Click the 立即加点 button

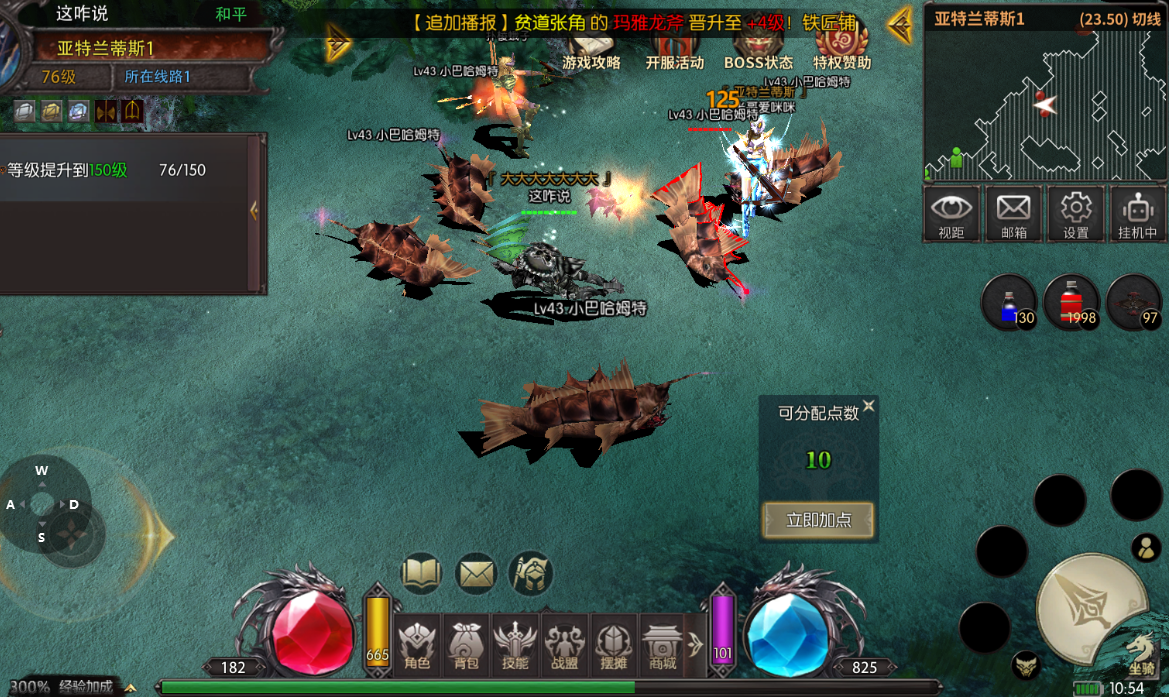pyautogui.click(x=818, y=520)
